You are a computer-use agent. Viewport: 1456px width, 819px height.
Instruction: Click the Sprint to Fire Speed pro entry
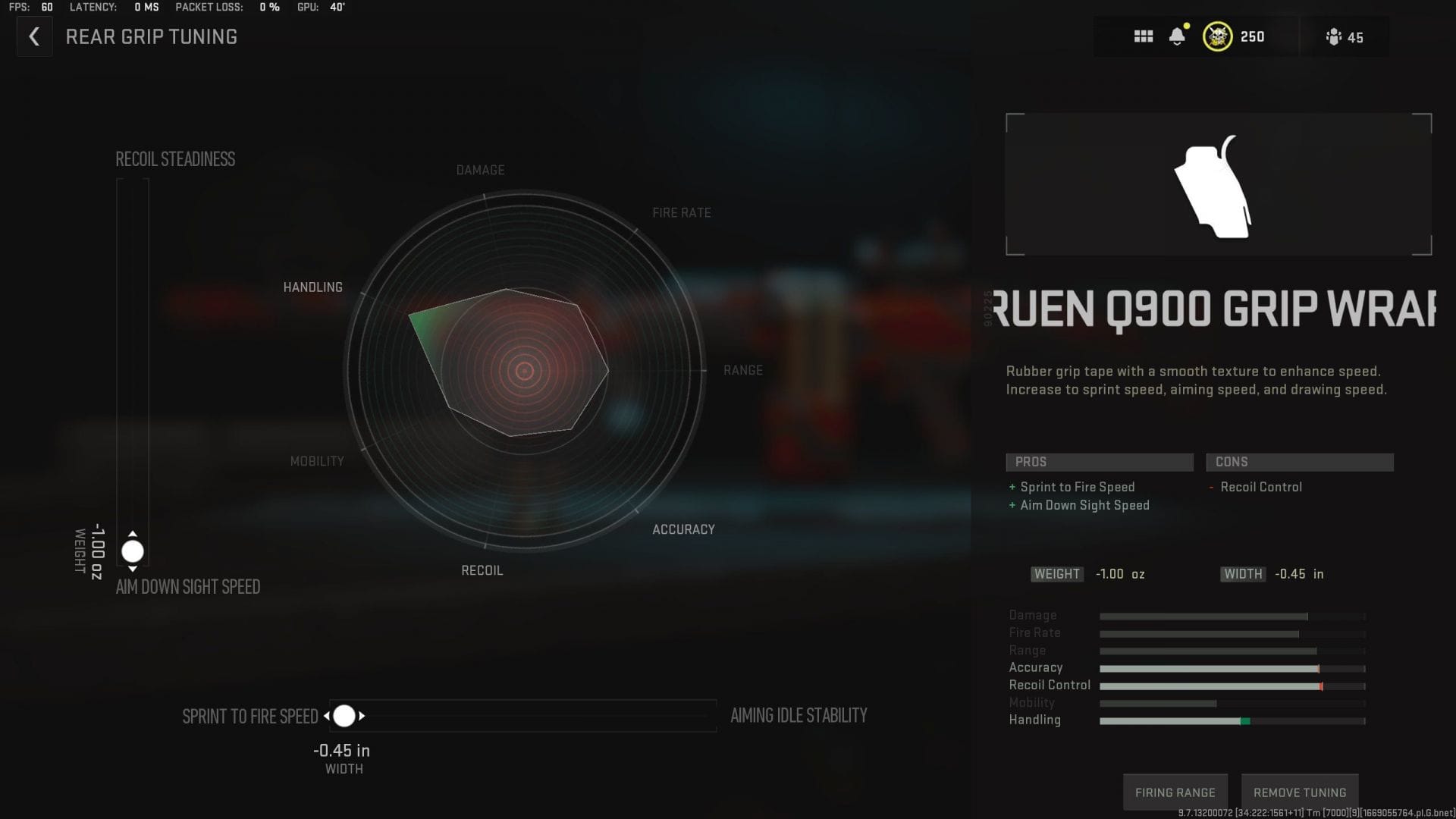click(1078, 487)
